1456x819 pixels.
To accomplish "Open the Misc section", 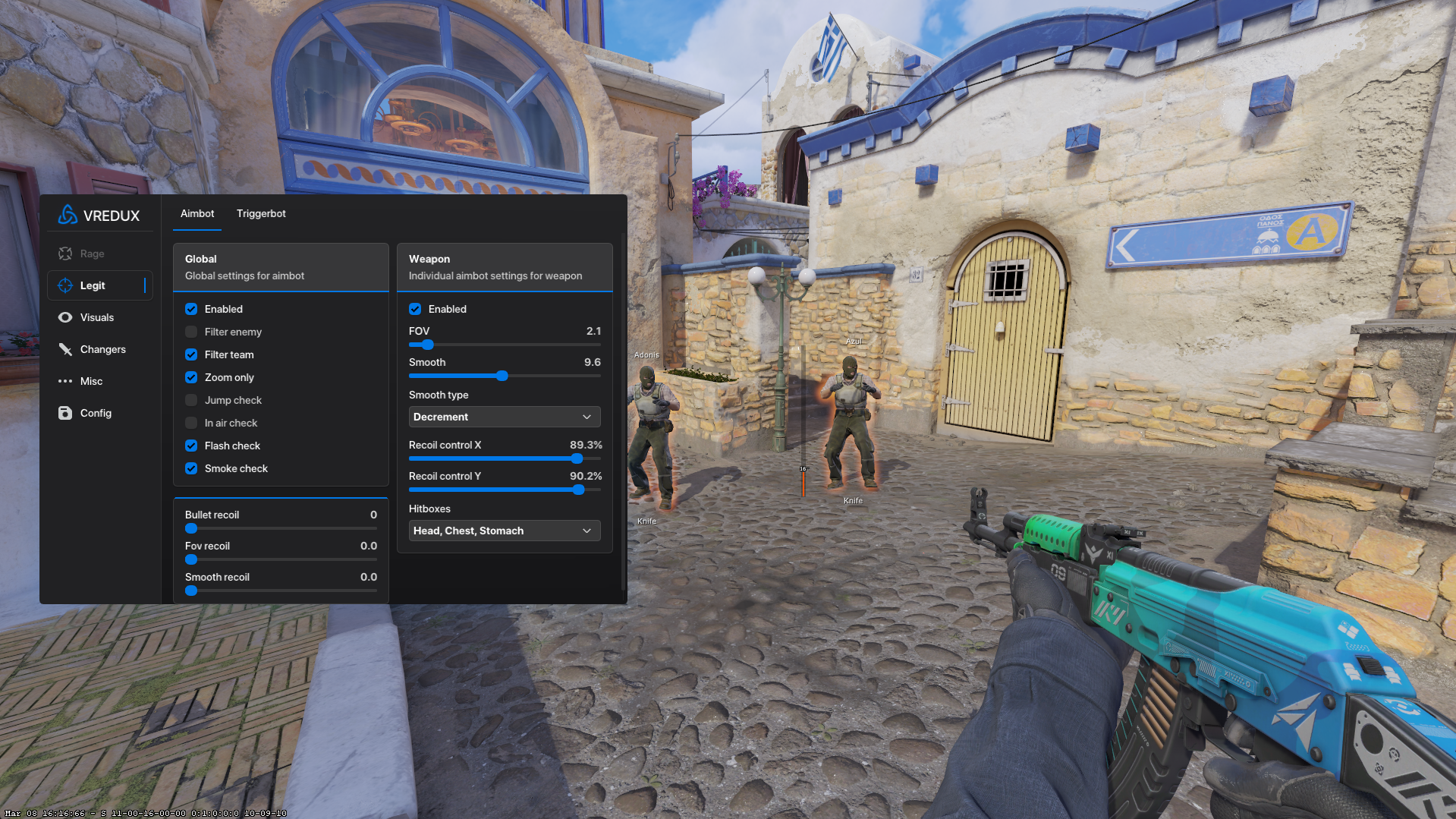I will [91, 381].
